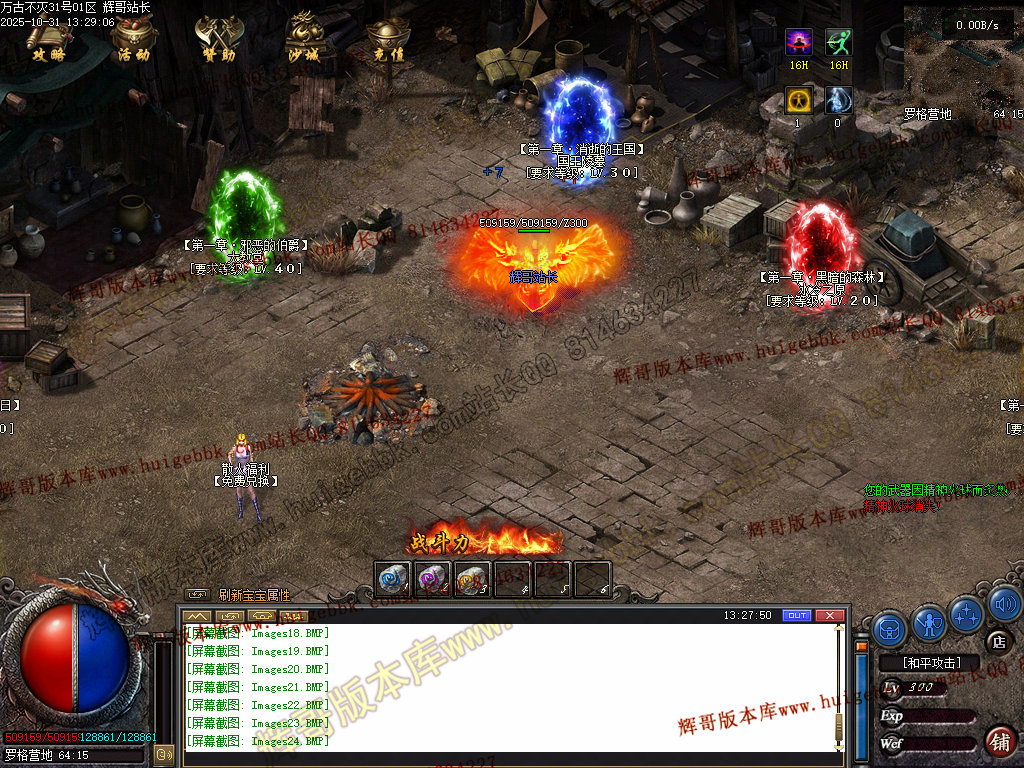This screenshot has height=768, width=1024.
Task: Open the 赞助 sponsorship menu
Action: point(217,40)
